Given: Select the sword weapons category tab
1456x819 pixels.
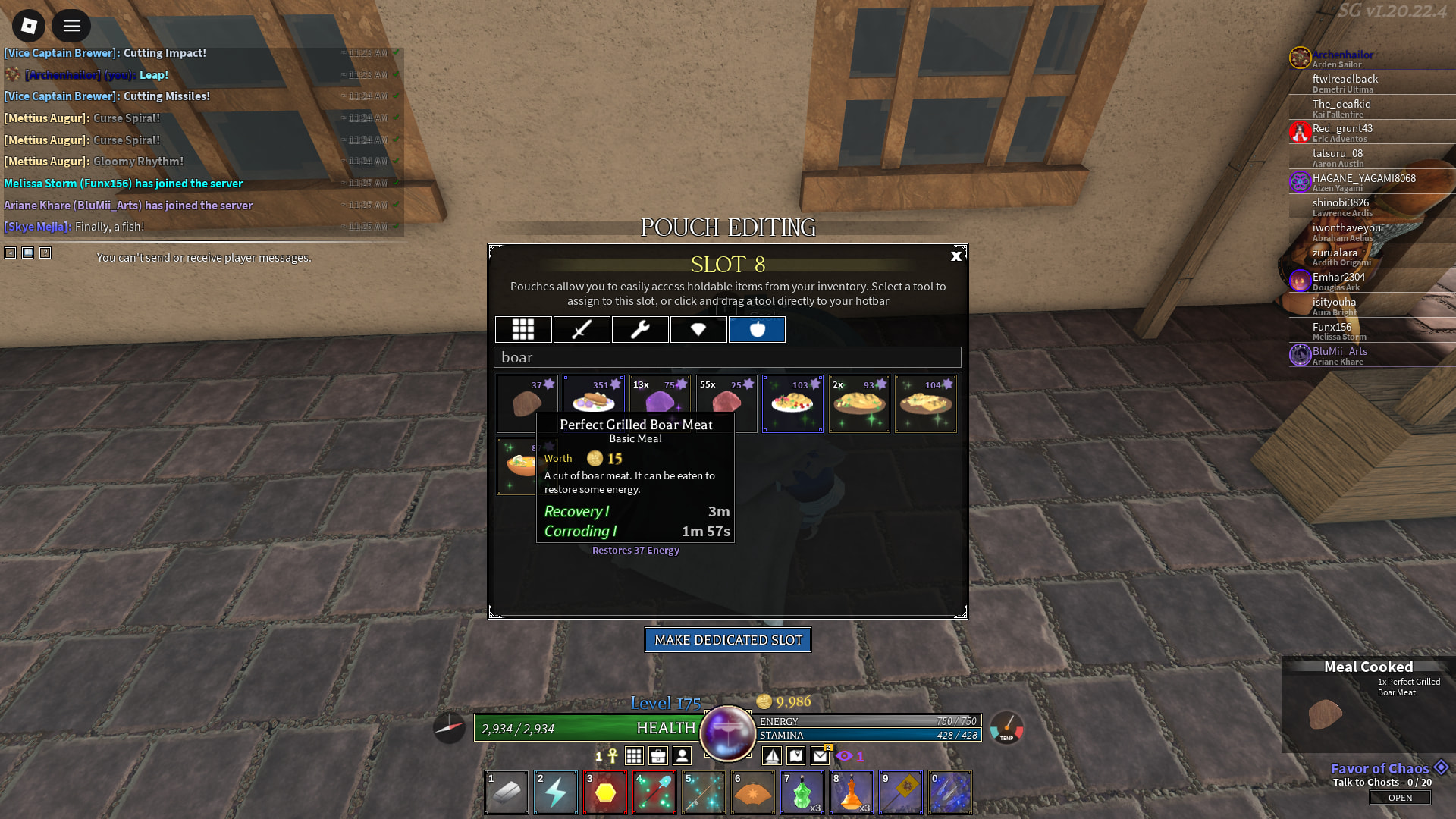Looking at the screenshot, I should [582, 329].
